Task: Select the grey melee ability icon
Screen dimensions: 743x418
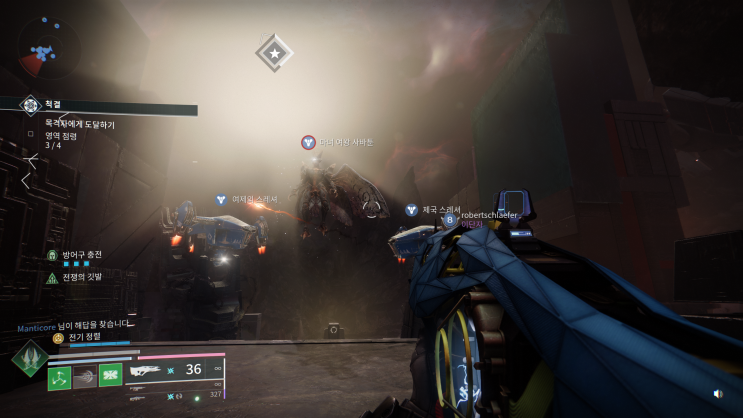Action: (84, 377)
